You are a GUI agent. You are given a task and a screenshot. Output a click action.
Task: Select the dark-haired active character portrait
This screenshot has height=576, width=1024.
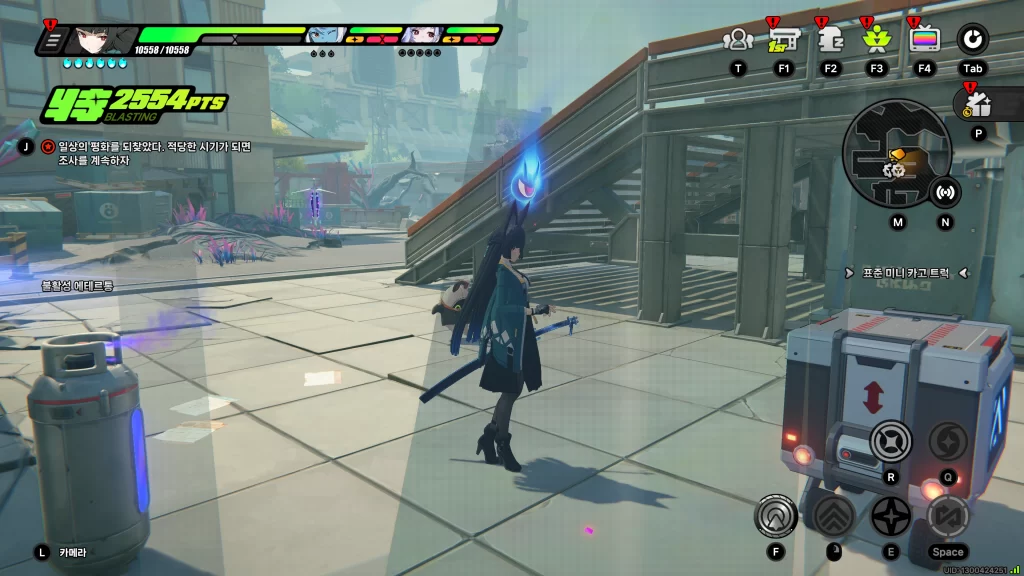coord(90,40)
